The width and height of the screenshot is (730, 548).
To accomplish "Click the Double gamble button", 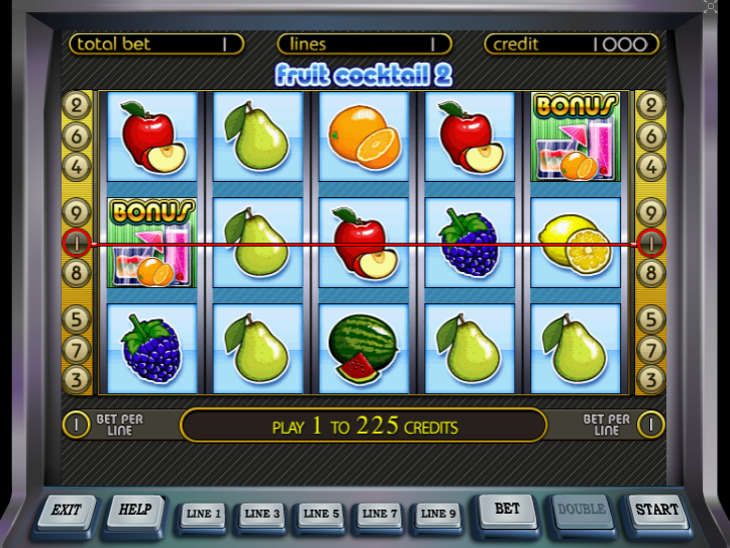I will 581,510.
